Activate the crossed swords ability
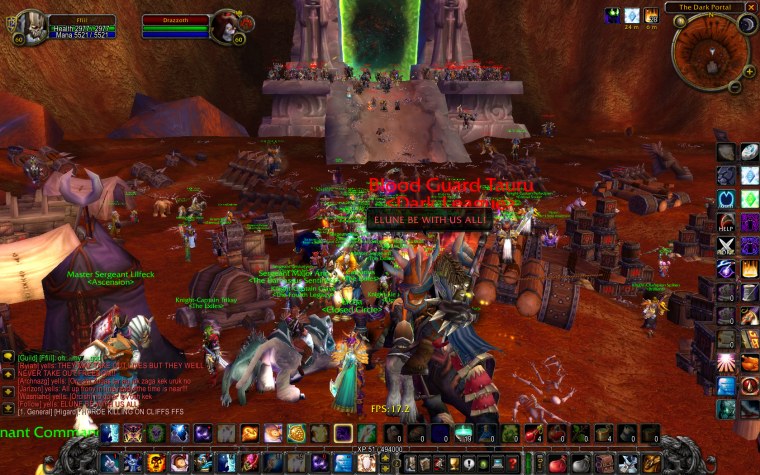Viewport: 760px width, 475px height. point(726,246)
